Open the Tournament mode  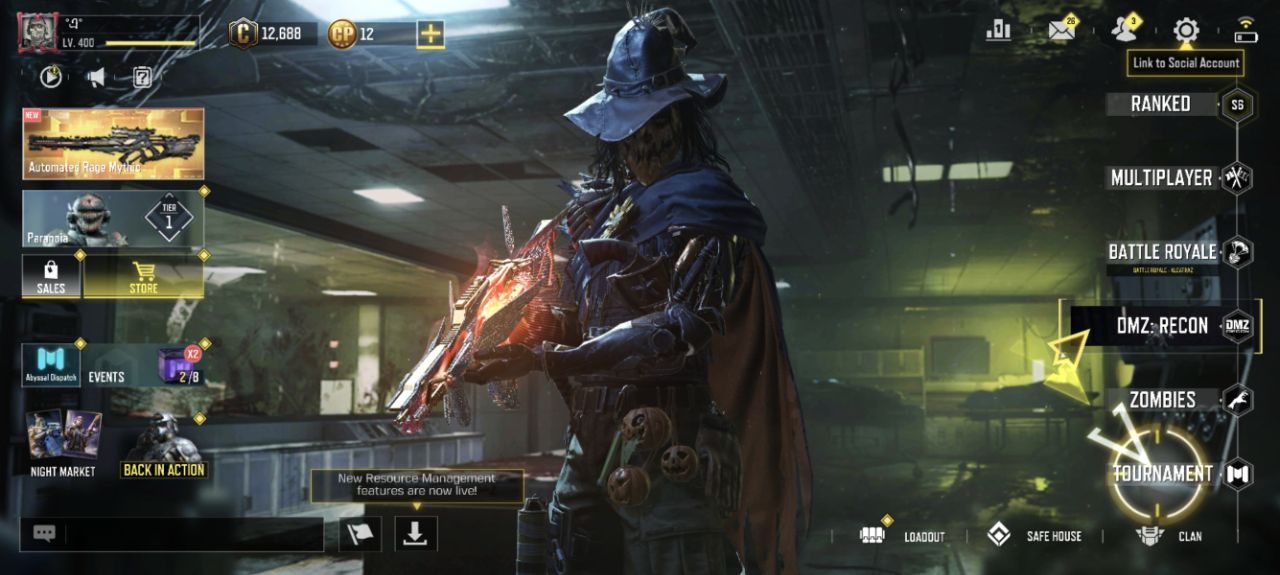1162,473
